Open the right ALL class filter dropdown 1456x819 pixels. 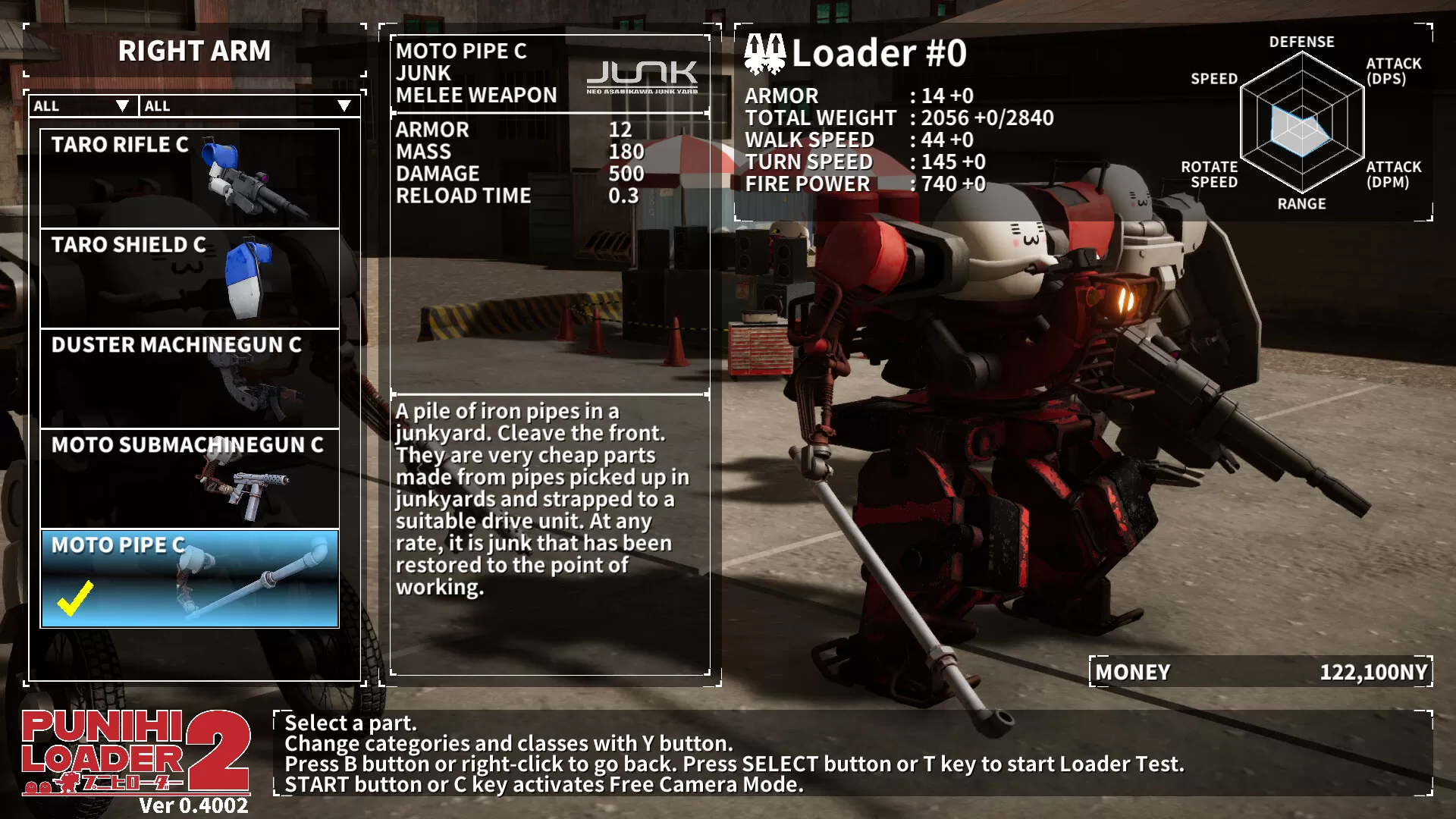246,106
